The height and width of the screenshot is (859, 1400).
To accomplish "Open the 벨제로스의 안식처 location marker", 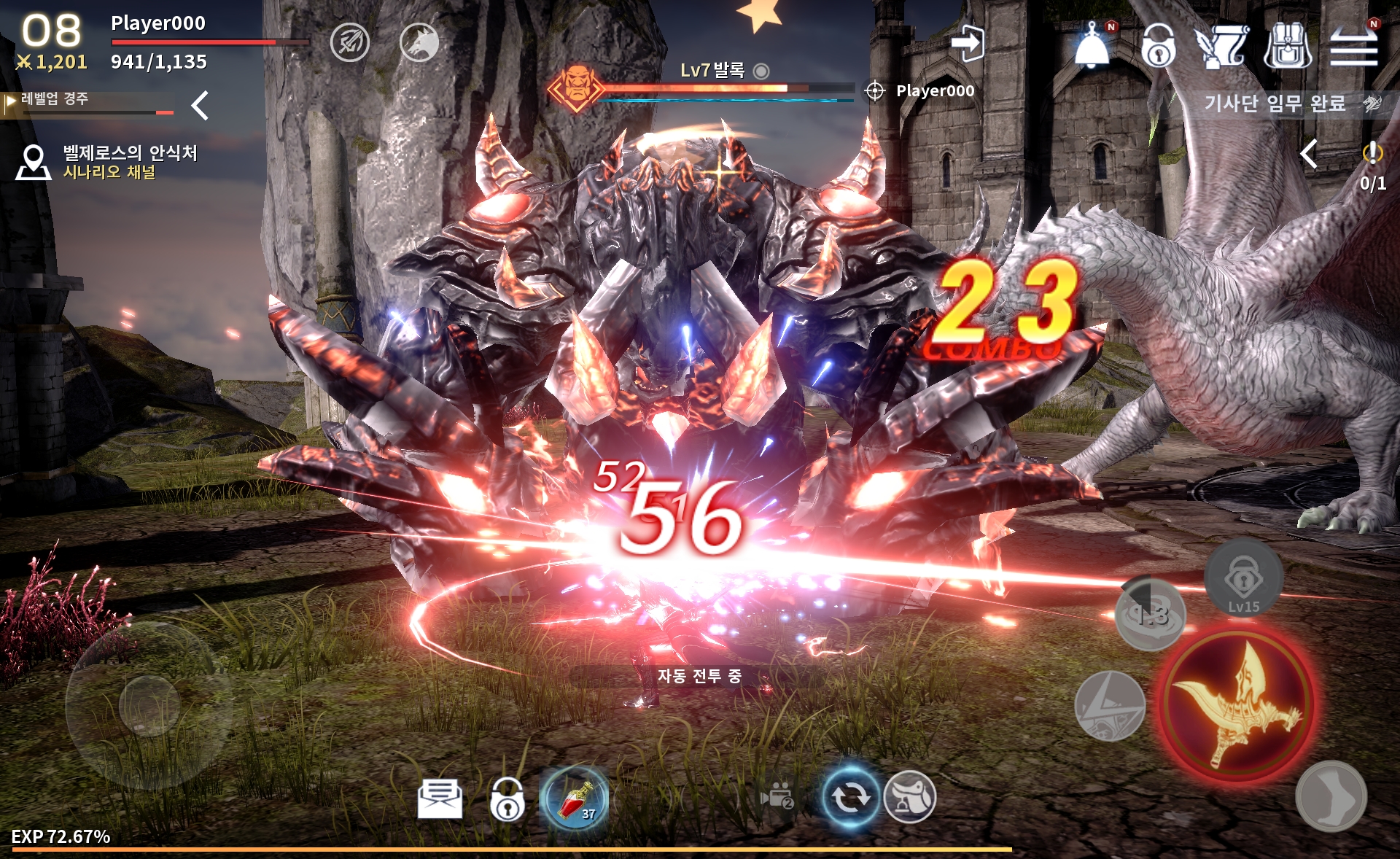I will pyautogui.click(x=34, y=162).
